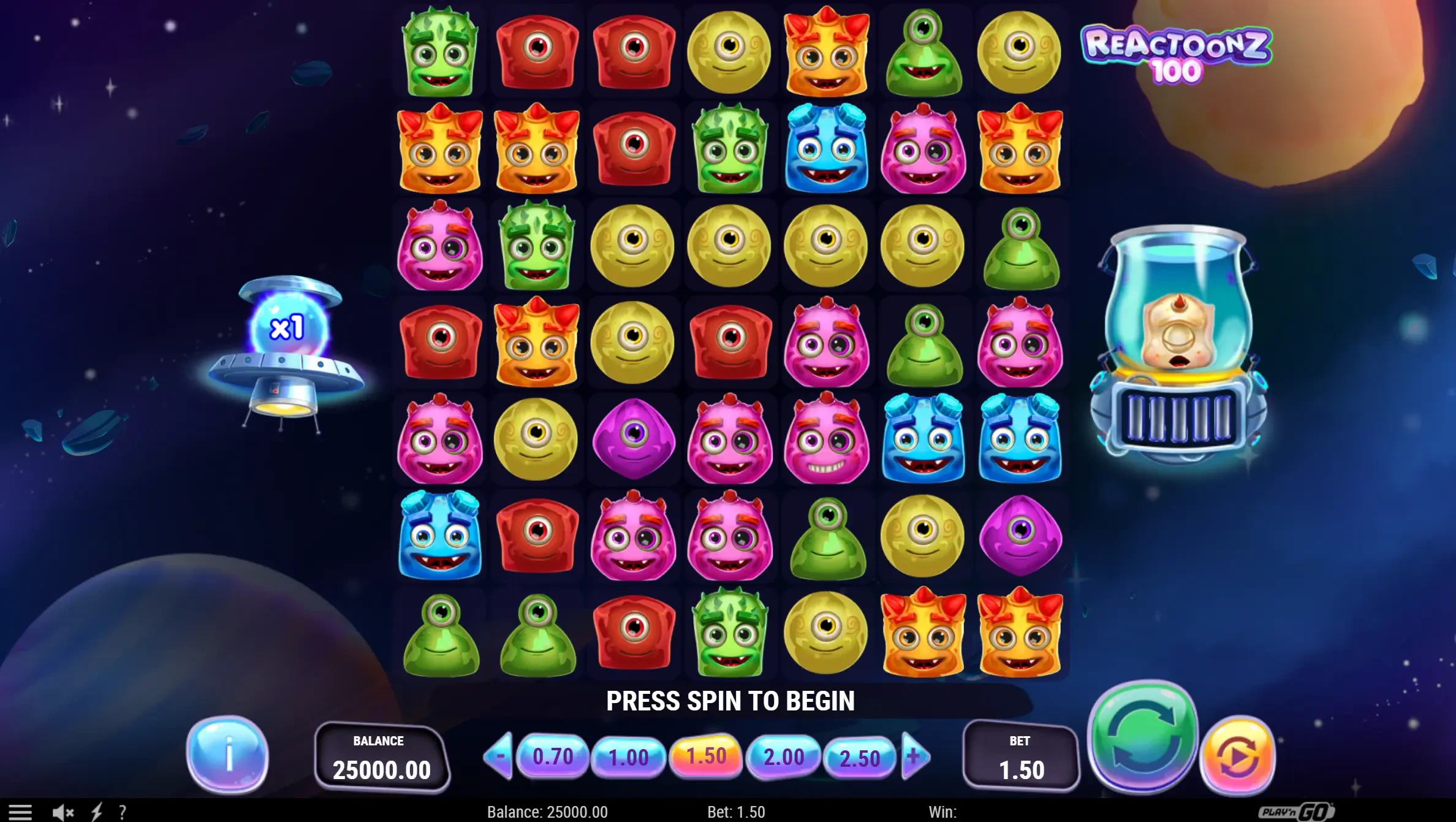
Task: Click the right arrow to raise bet range
Action: (x=916, y=756)
